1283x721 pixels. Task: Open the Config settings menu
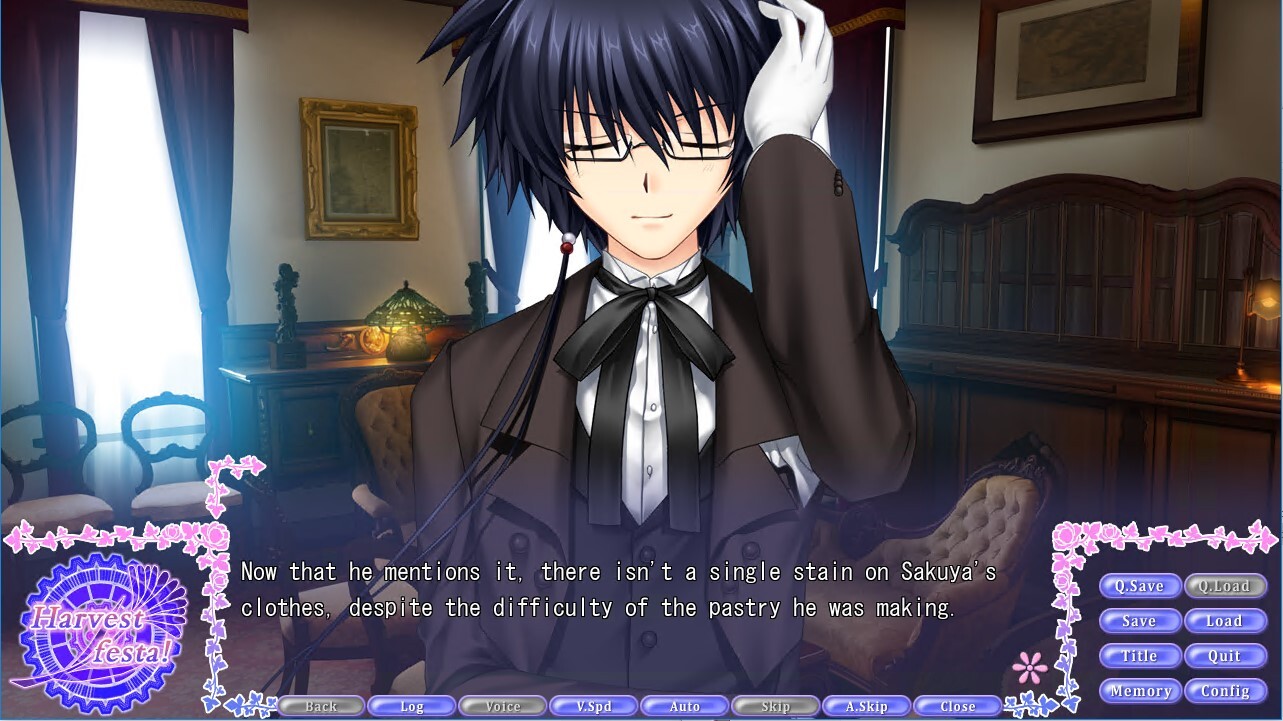1227,691
